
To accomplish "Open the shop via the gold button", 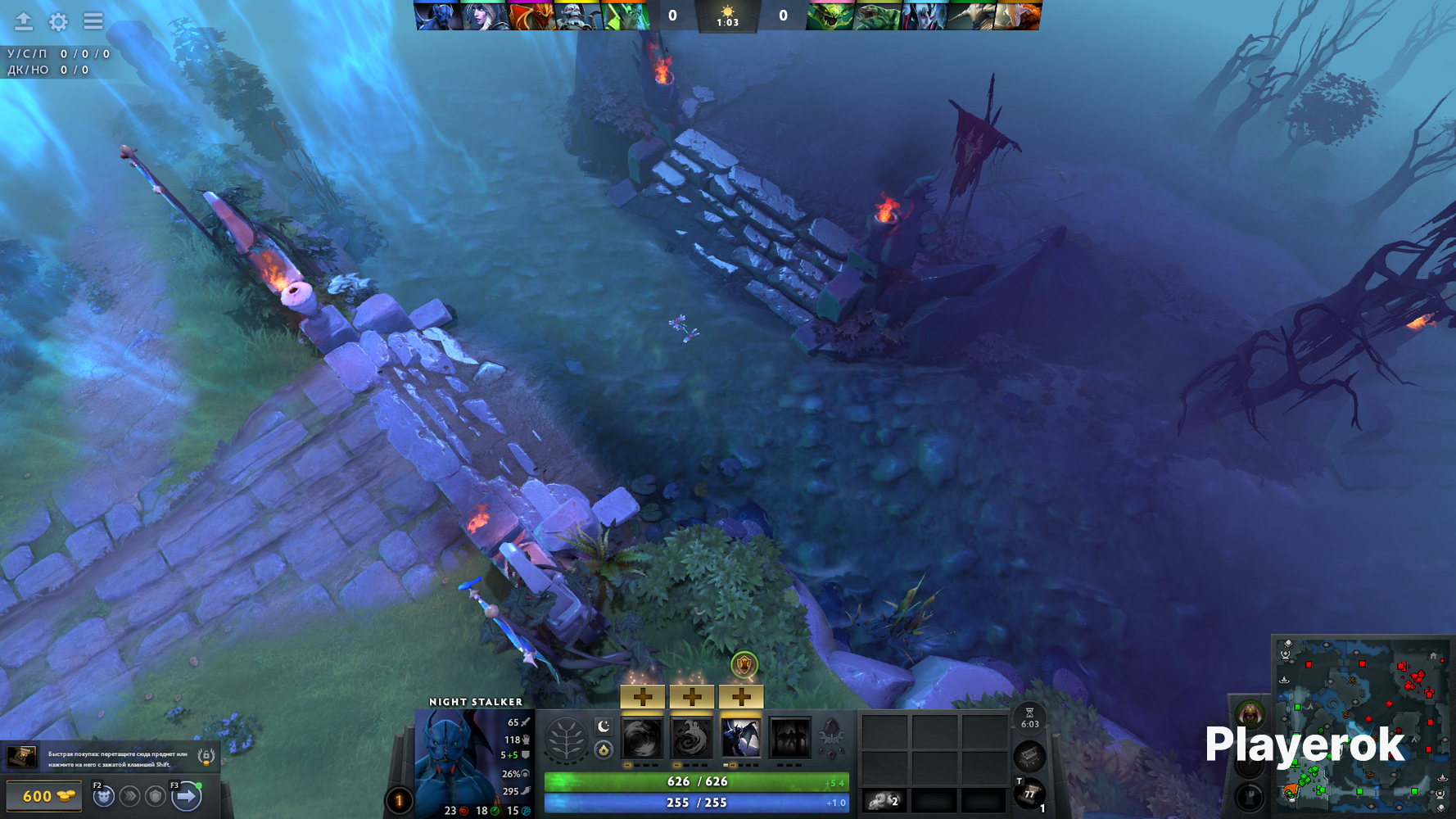I will [44, 796].
